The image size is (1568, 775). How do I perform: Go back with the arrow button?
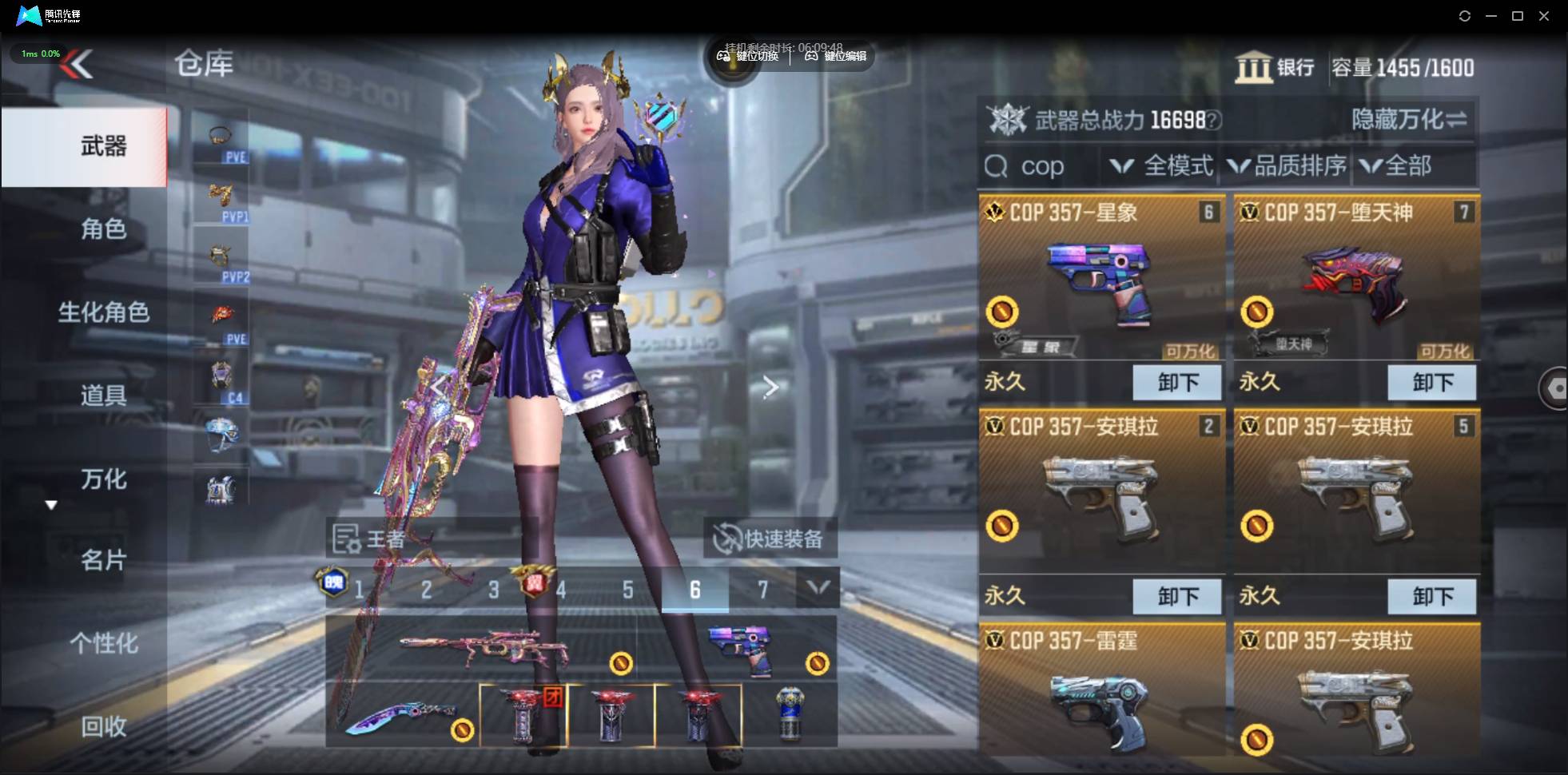[78, 64]
